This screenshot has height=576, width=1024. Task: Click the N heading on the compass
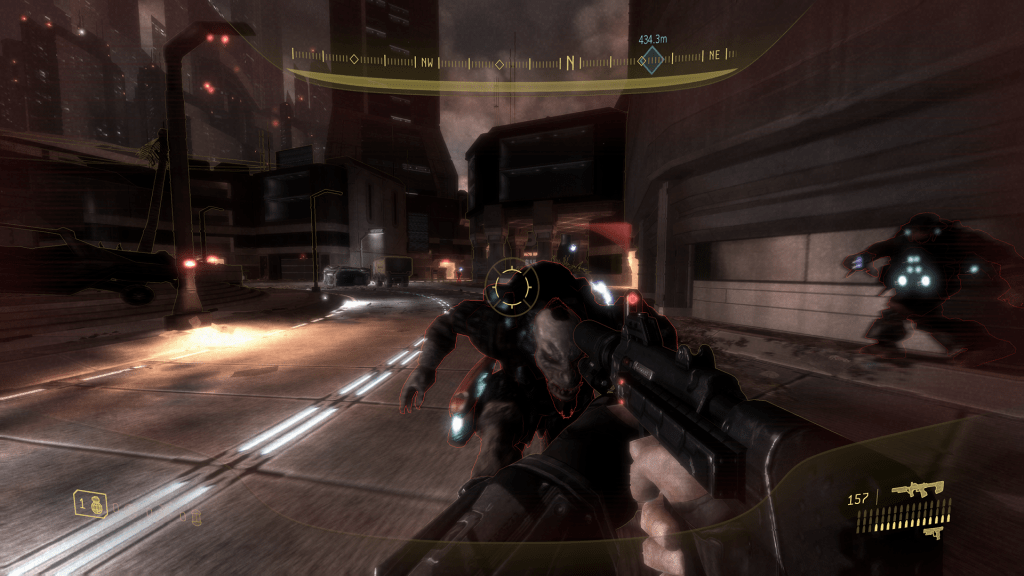tap(571, 63)
